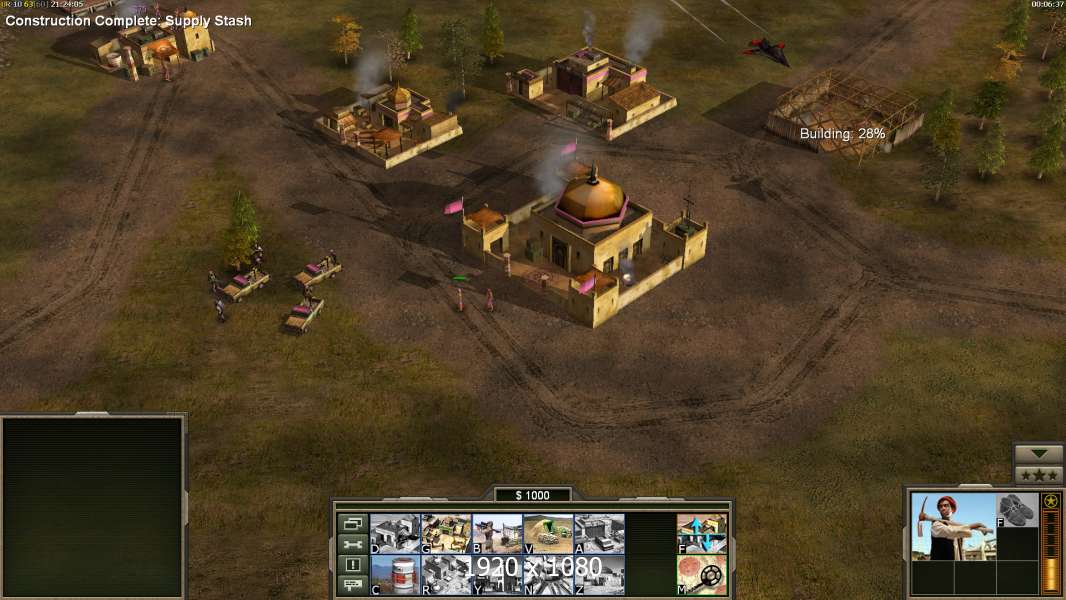Screen dimensions: 1066x600
Task: Select the worker shoes upgrade icon
Action: coord(1018,509)
